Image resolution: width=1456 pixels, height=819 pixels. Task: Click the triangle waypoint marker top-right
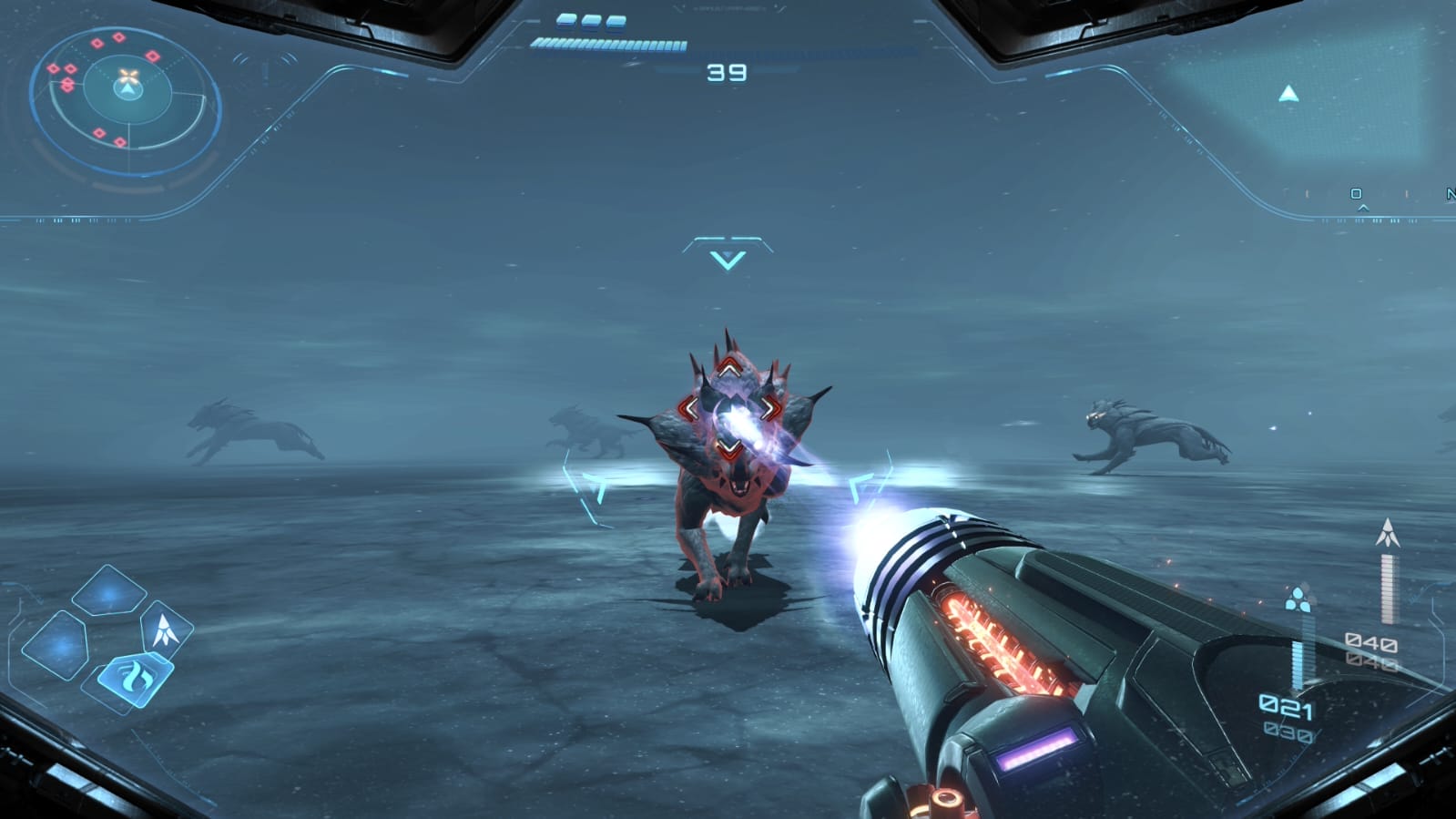pos(1290,91)
